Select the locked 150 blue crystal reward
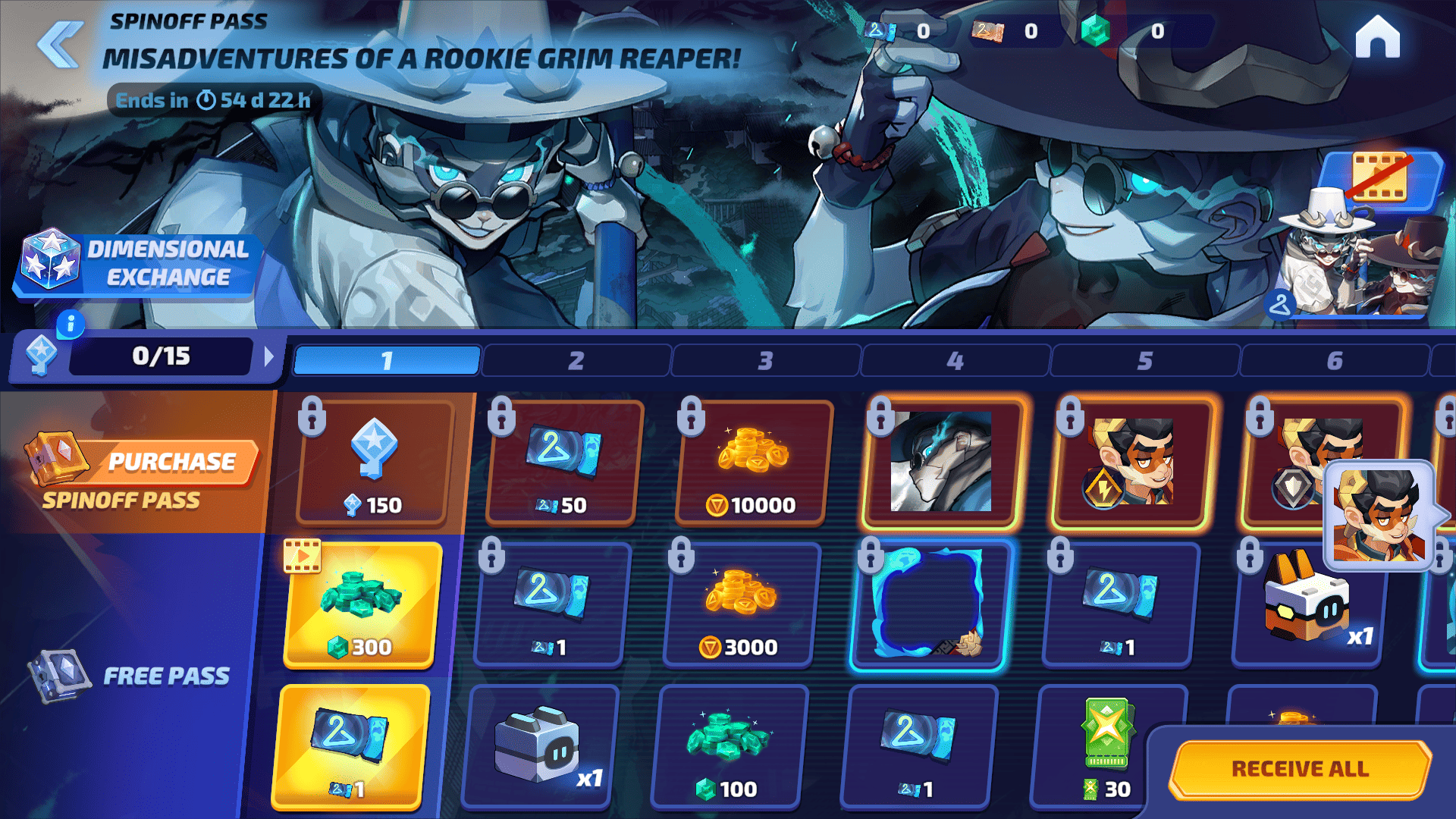 373,463
